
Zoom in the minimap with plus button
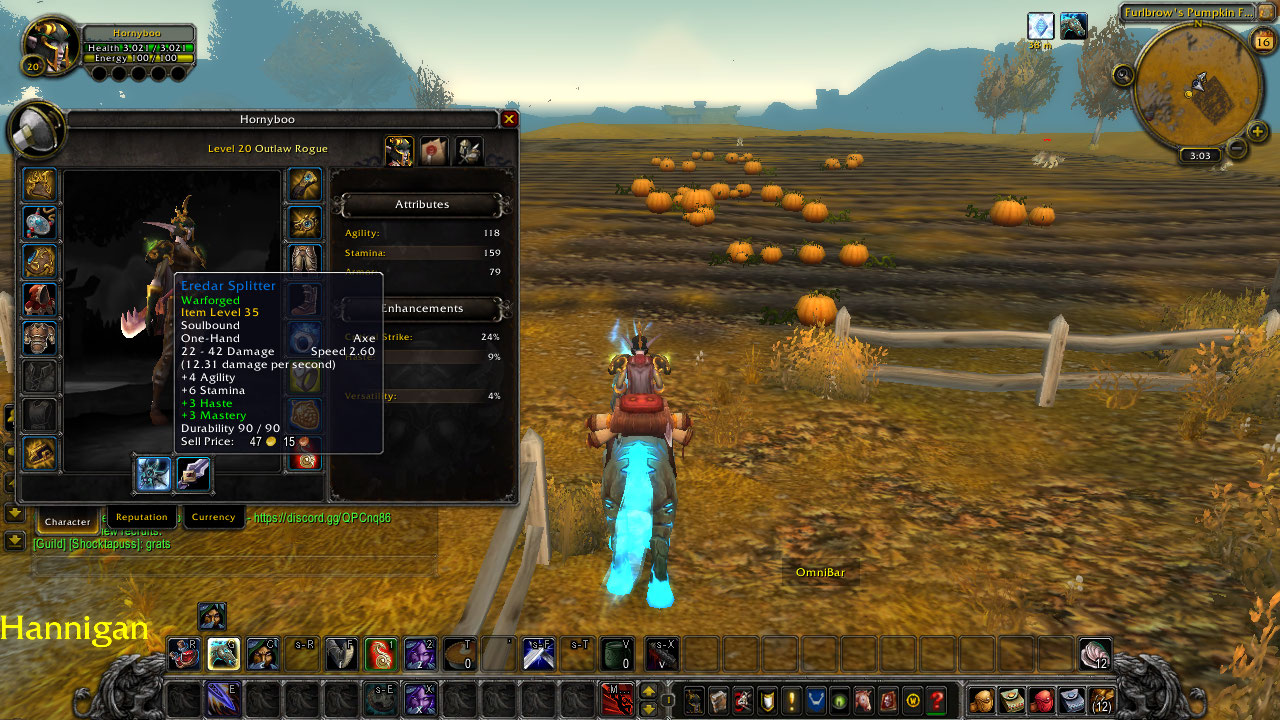coord(1258,131)
